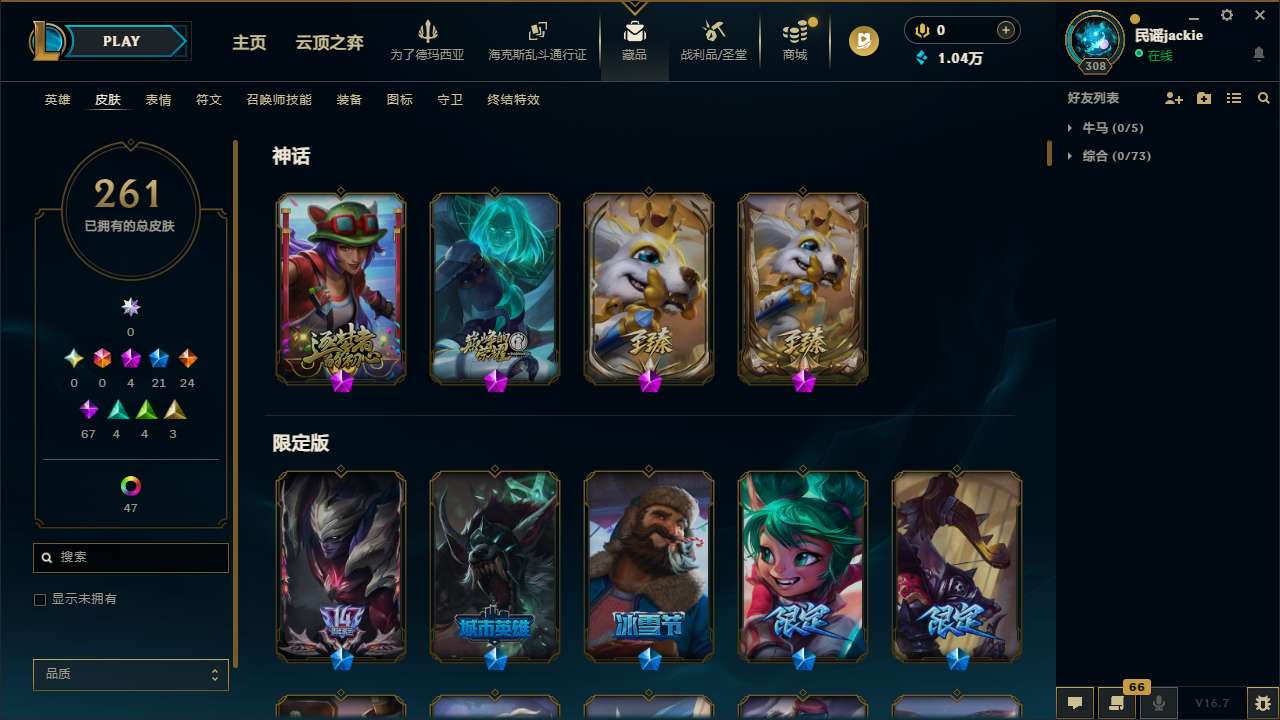Open chat with the speech bubble icon
This screenshot has height=720, width=1280.
[1074, 703]
